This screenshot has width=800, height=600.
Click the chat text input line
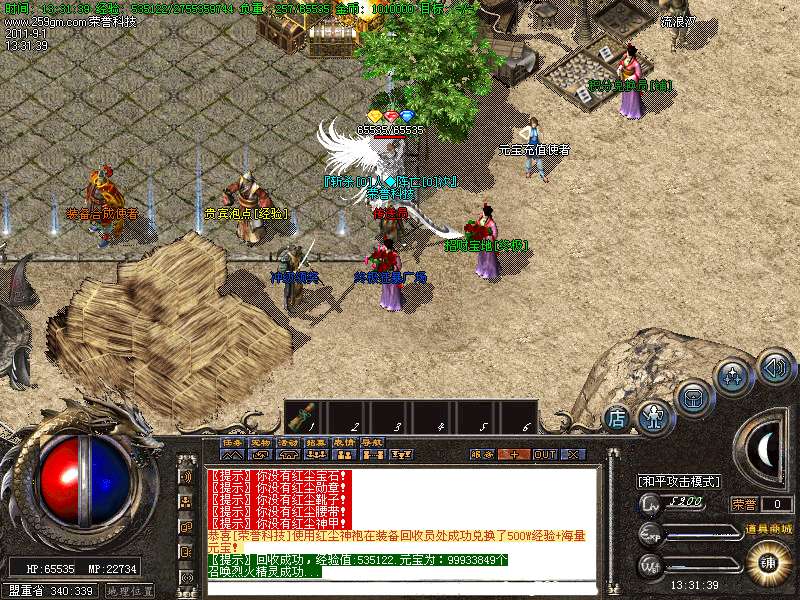coord(400,589)
